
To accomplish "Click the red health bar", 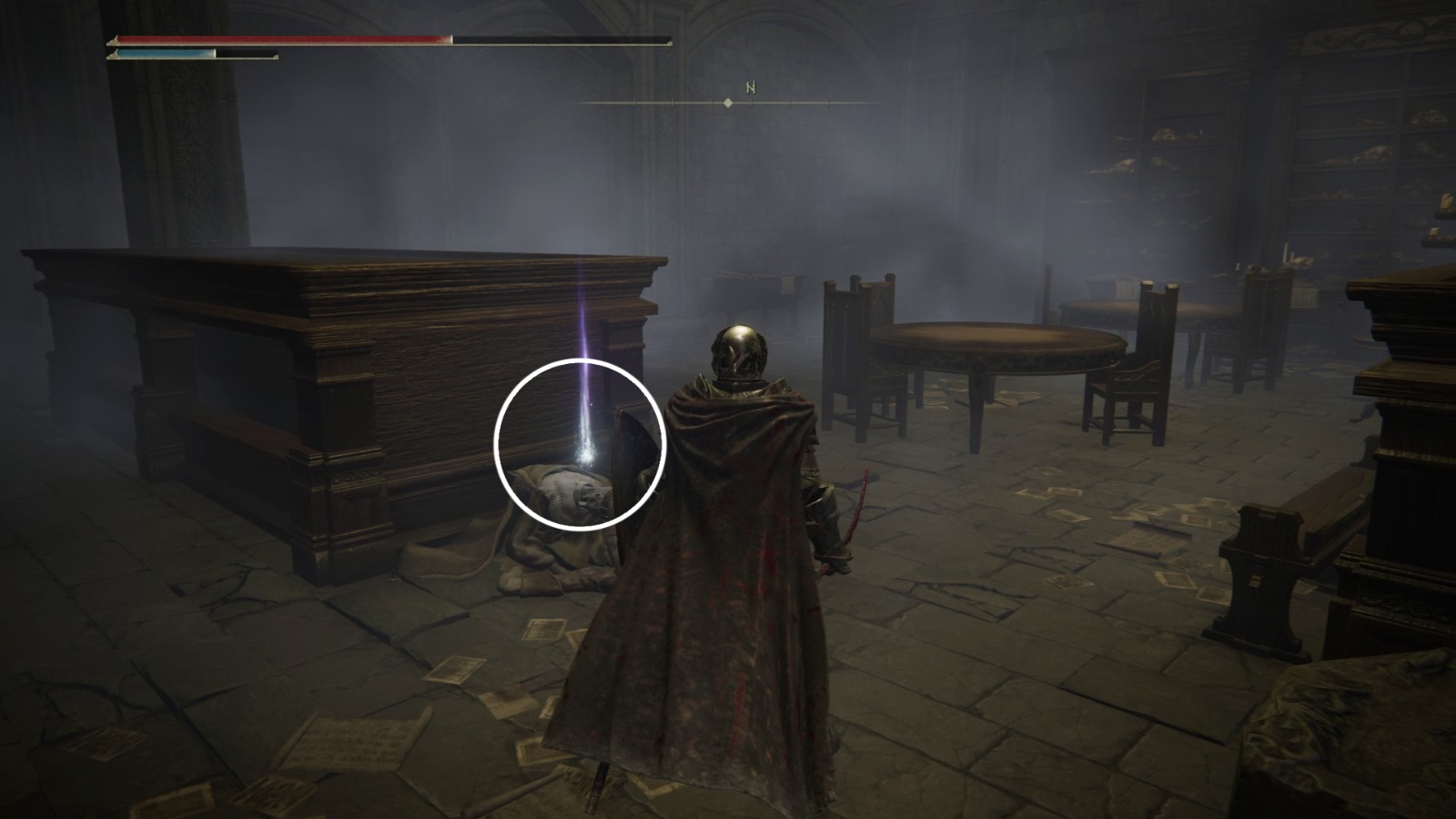I will pyautogui.click(x=273, y=39).
